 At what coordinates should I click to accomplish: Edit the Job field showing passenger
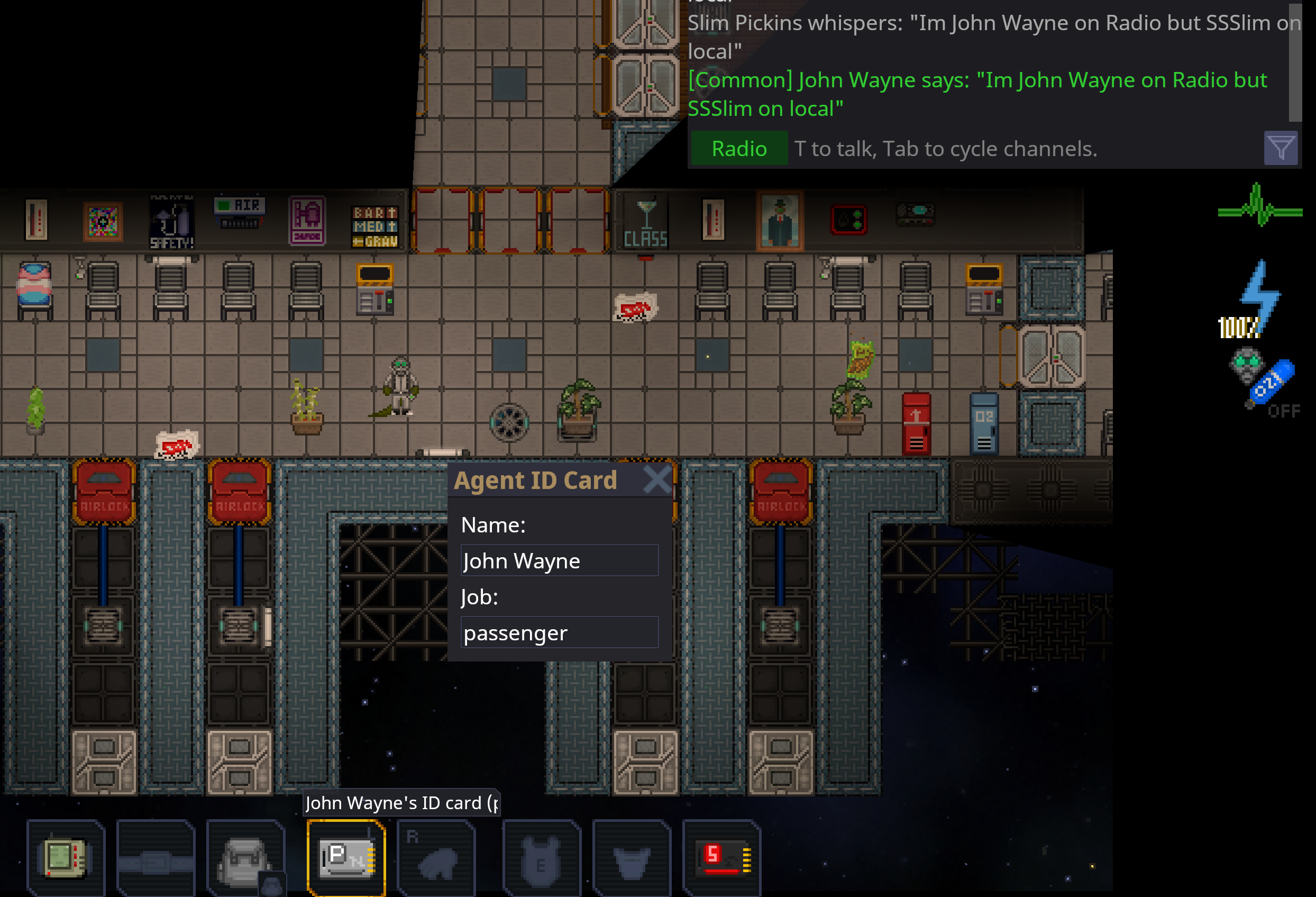(x=559, y=632)
